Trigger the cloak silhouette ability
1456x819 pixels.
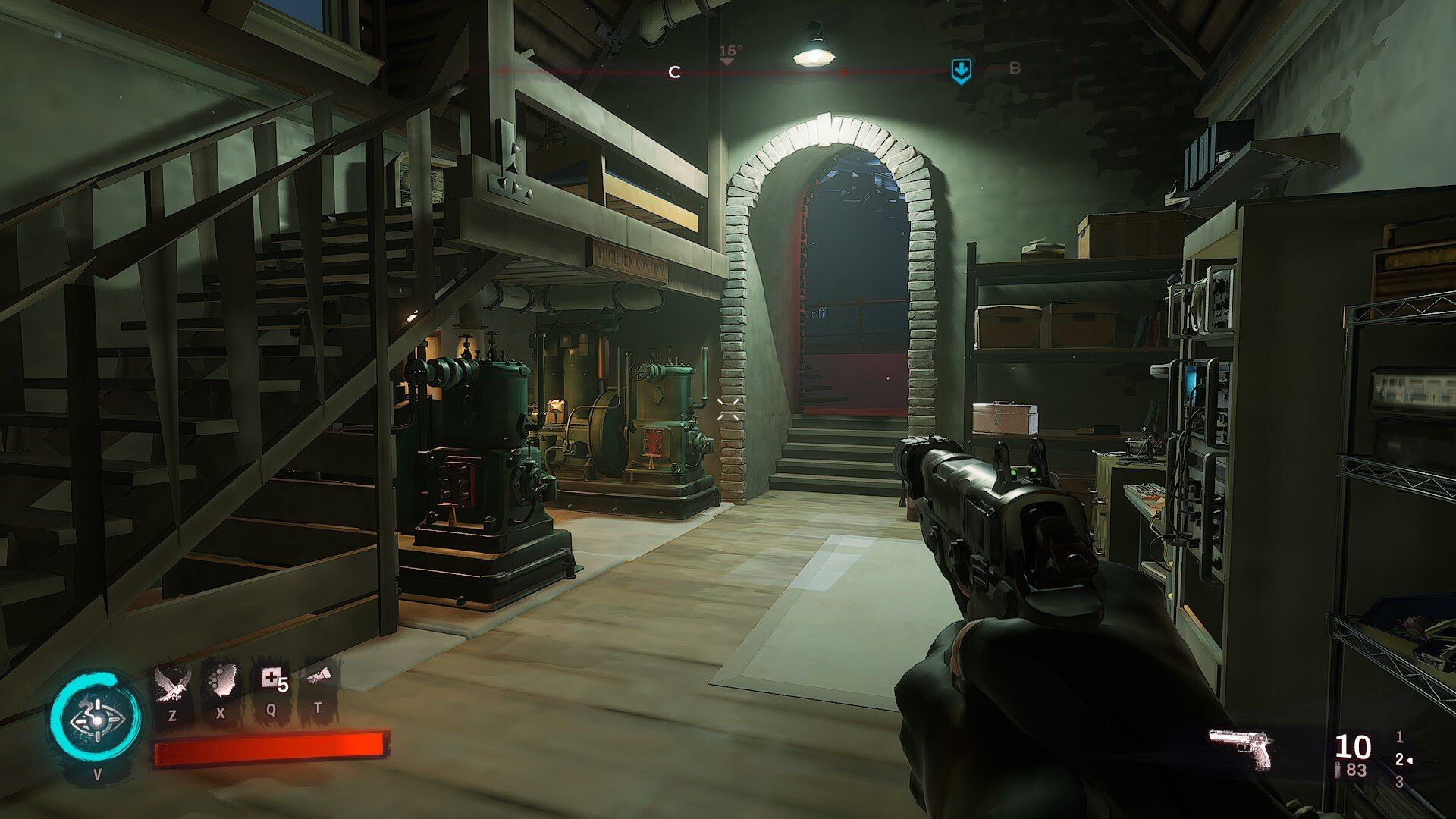click(221, 682)
